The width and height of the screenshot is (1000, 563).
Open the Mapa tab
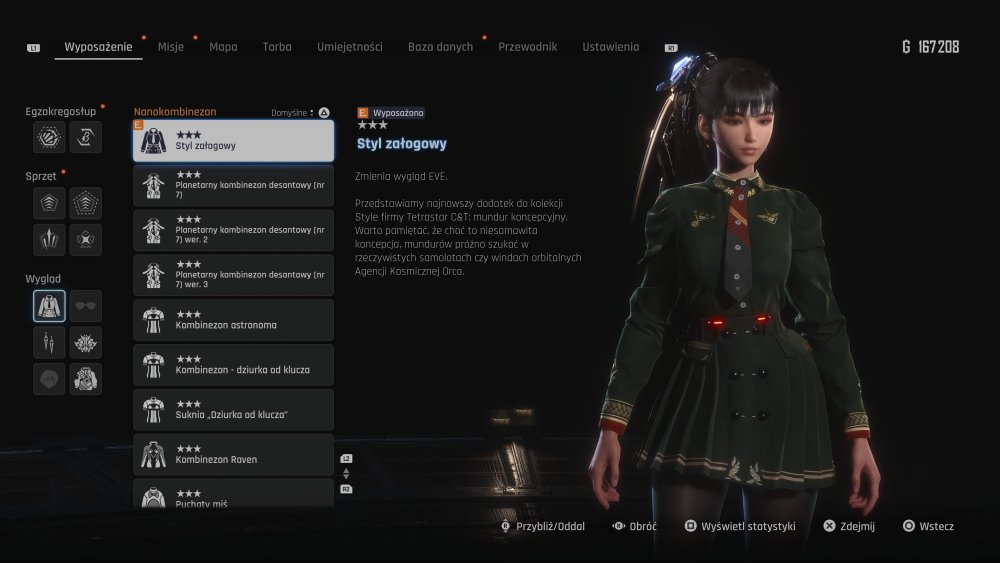tap(223, 47)
